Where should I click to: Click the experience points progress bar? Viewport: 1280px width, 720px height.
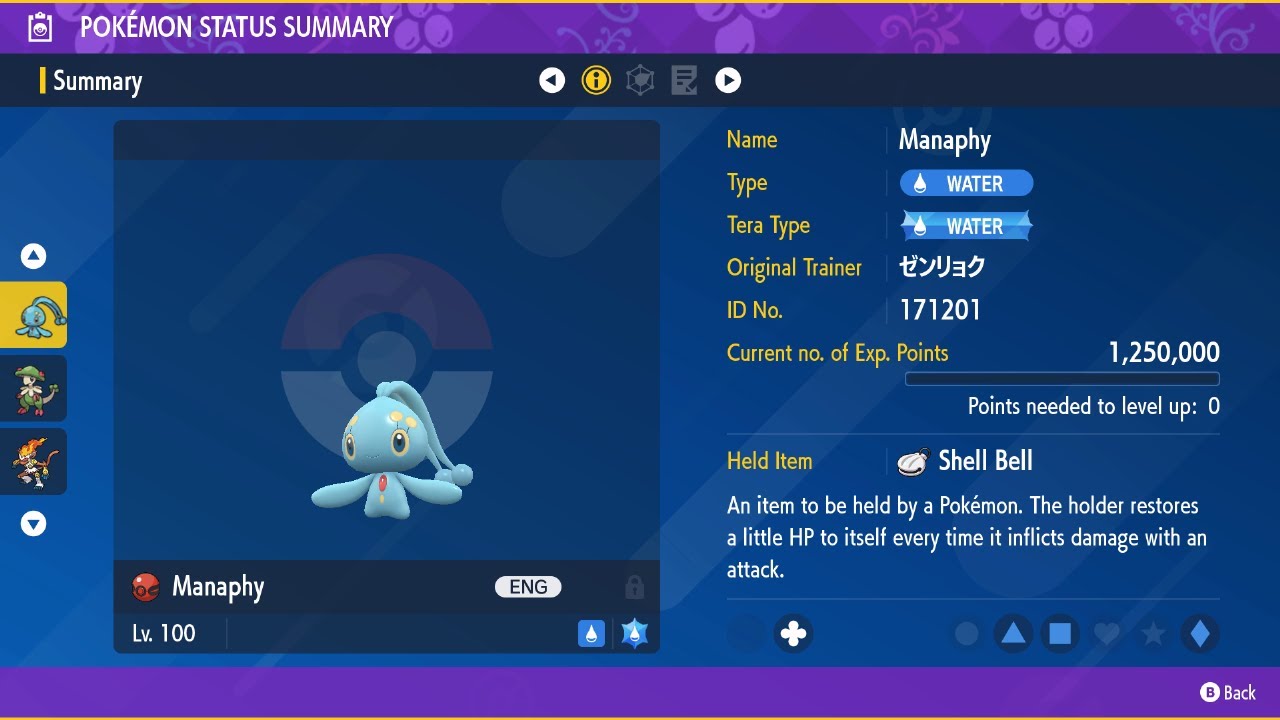(1062, 378)
